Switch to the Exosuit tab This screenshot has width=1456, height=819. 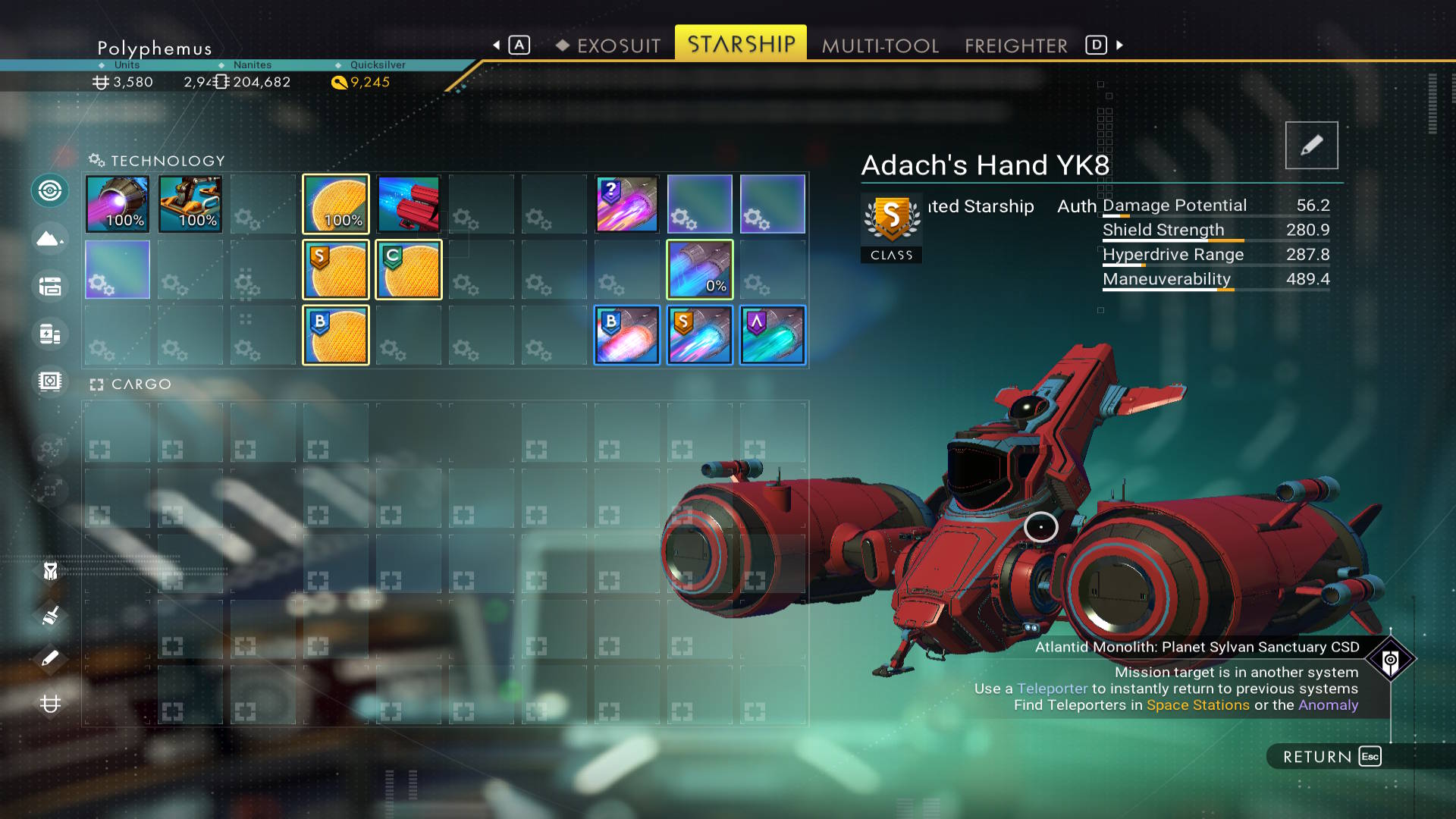pyautogui.click(x=618, y=45)
